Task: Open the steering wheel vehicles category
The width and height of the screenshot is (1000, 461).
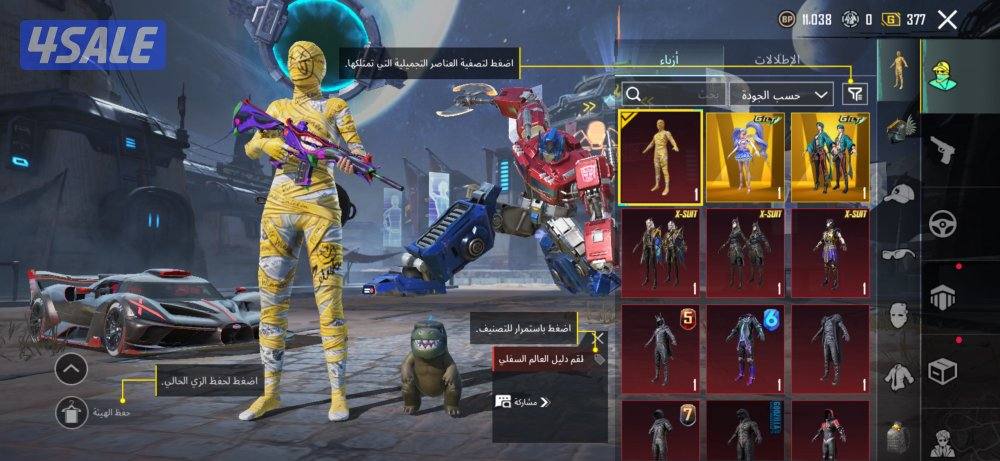Action: click(x=943, y=223)
